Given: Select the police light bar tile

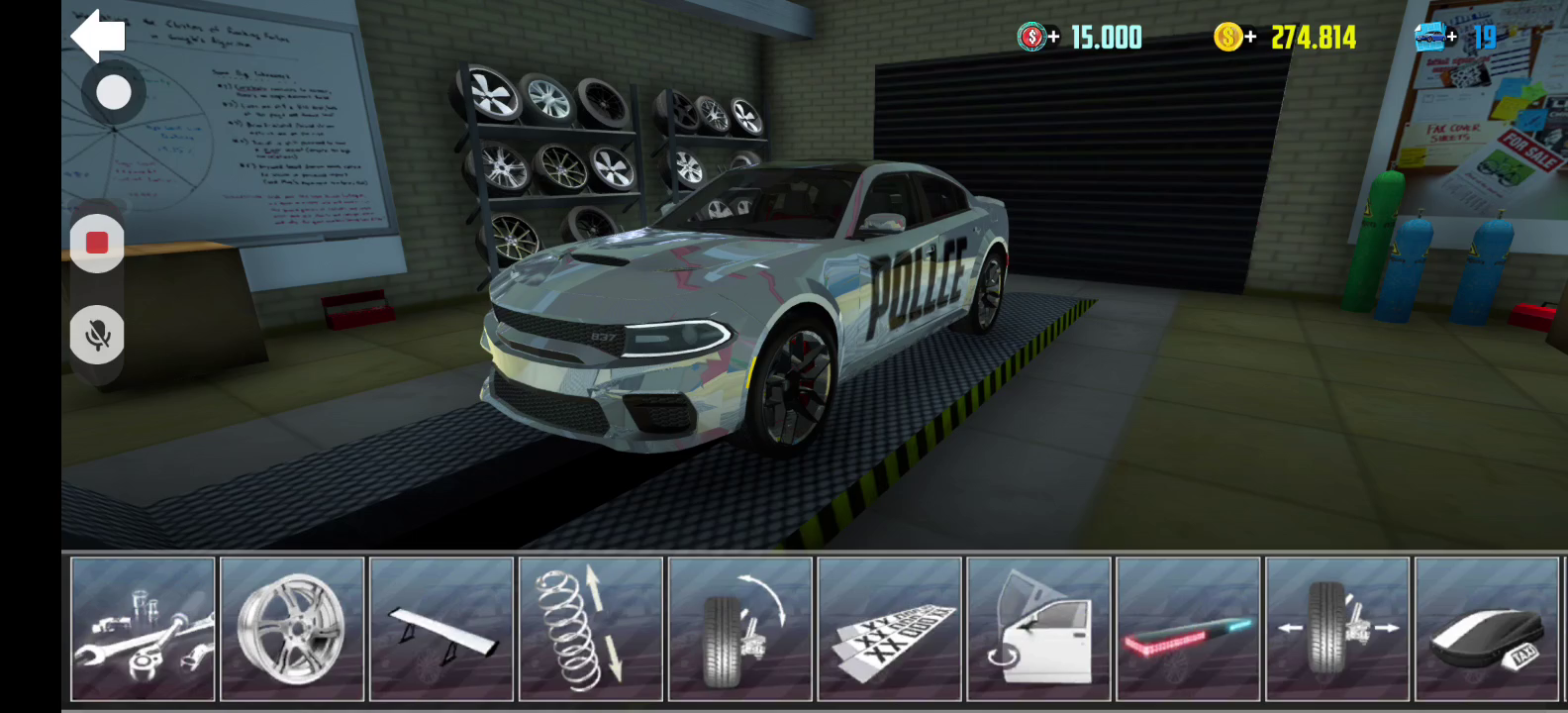Looking at the screenshot, I should coord(1188,629).
